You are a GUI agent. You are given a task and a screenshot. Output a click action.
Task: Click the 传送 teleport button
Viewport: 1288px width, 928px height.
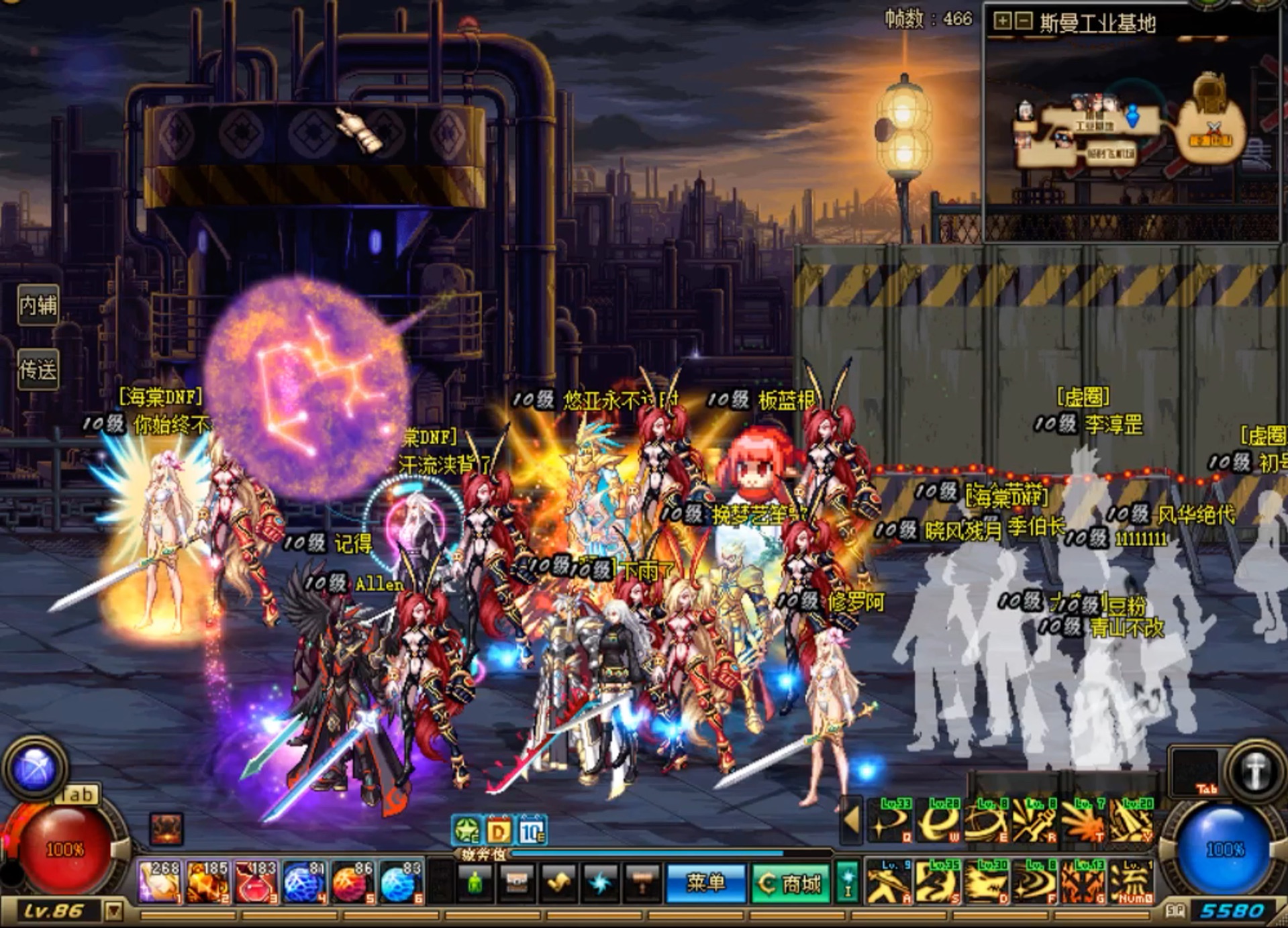point(38,370)
